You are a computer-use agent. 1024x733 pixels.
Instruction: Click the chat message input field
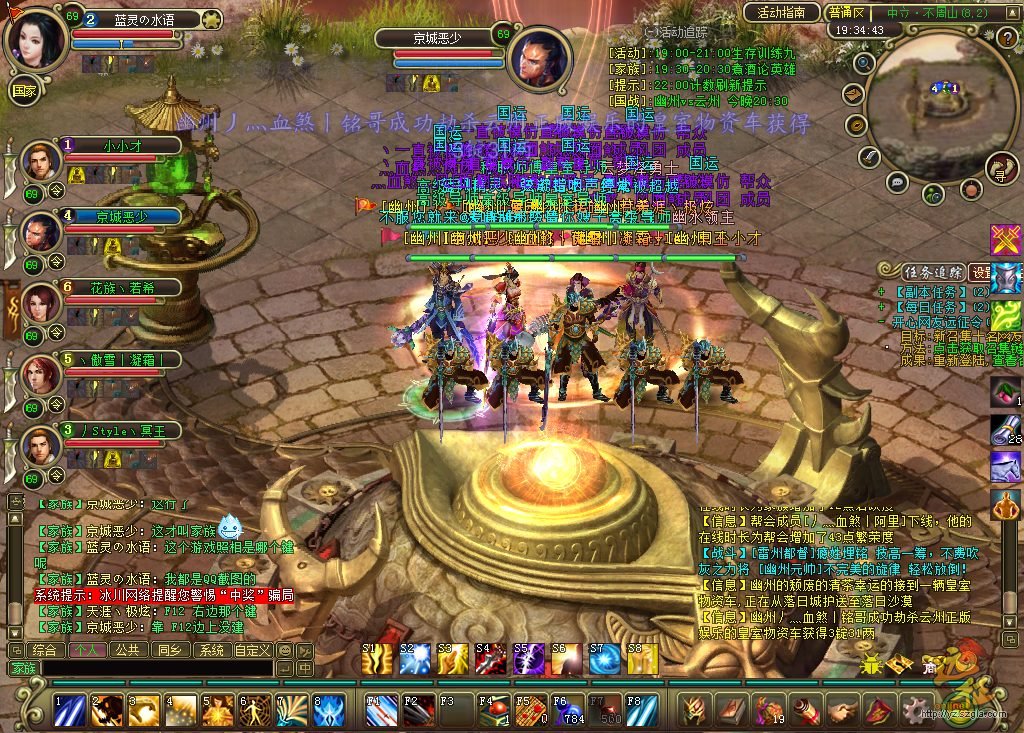(160, 667)
